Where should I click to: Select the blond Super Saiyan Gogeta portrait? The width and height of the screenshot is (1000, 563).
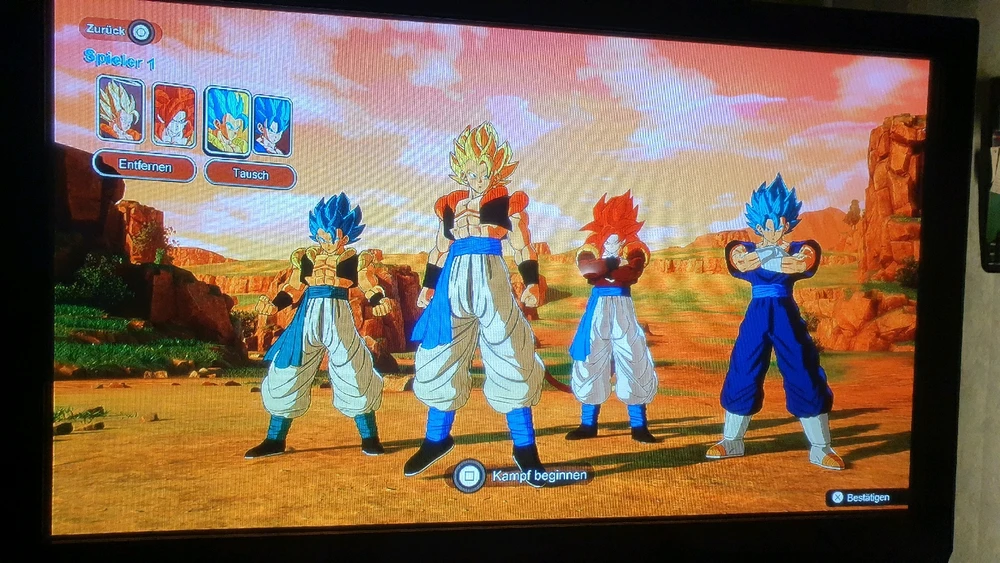click(x=120, y=109)
